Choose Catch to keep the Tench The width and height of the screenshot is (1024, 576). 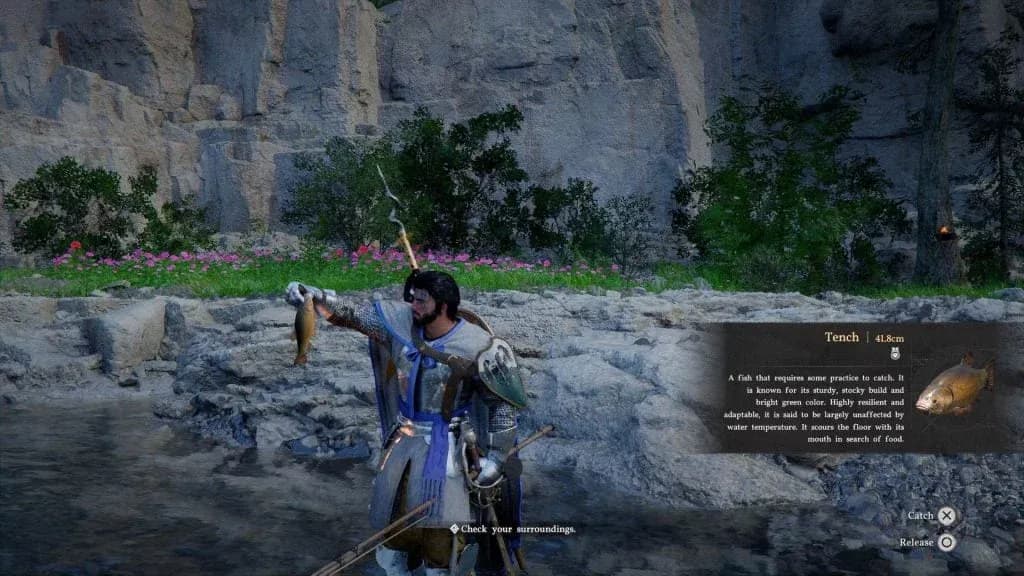point(945,516)
